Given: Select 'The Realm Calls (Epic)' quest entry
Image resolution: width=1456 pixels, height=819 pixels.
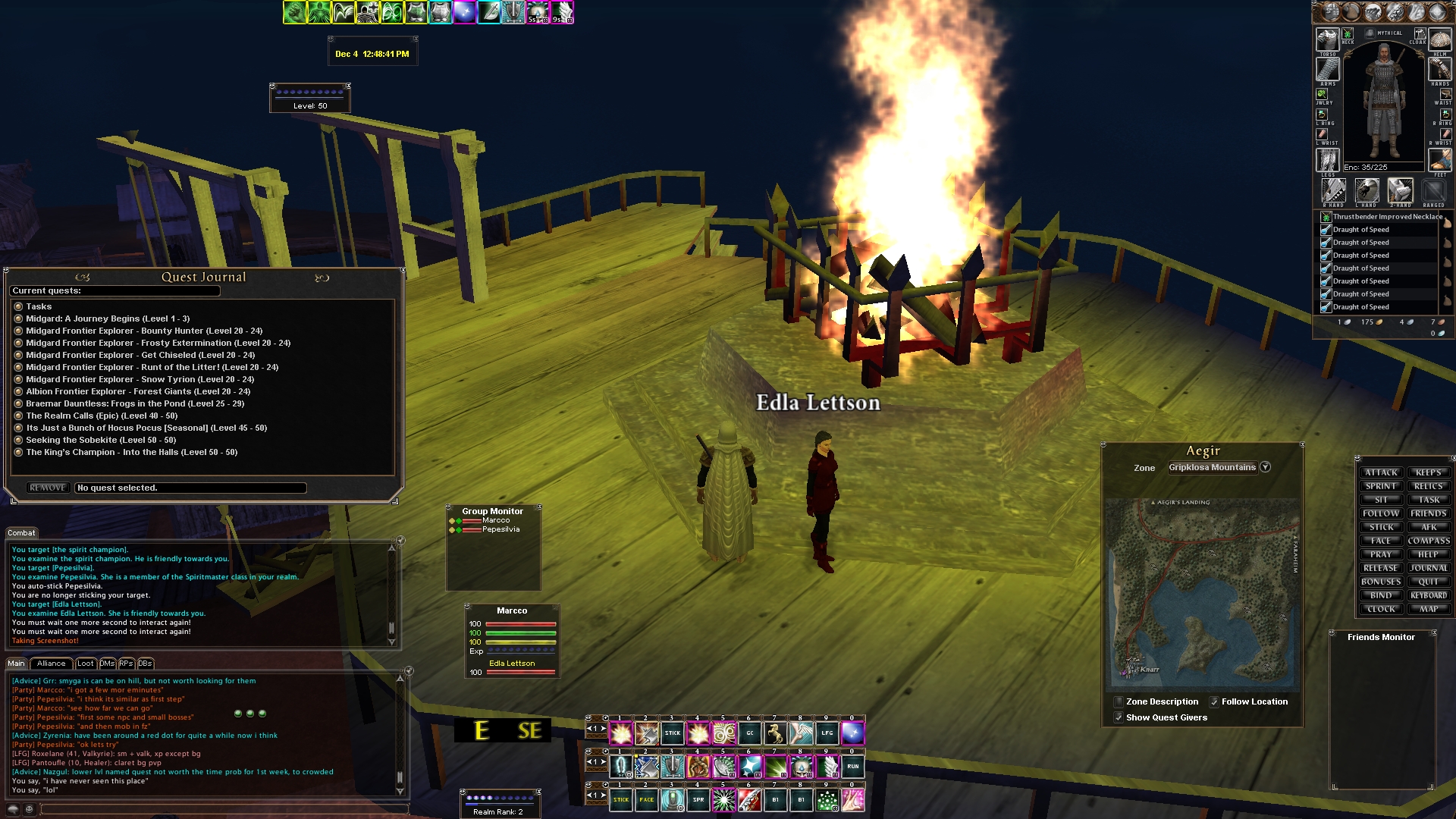Looking at the screenshot, I should (102, 416).
